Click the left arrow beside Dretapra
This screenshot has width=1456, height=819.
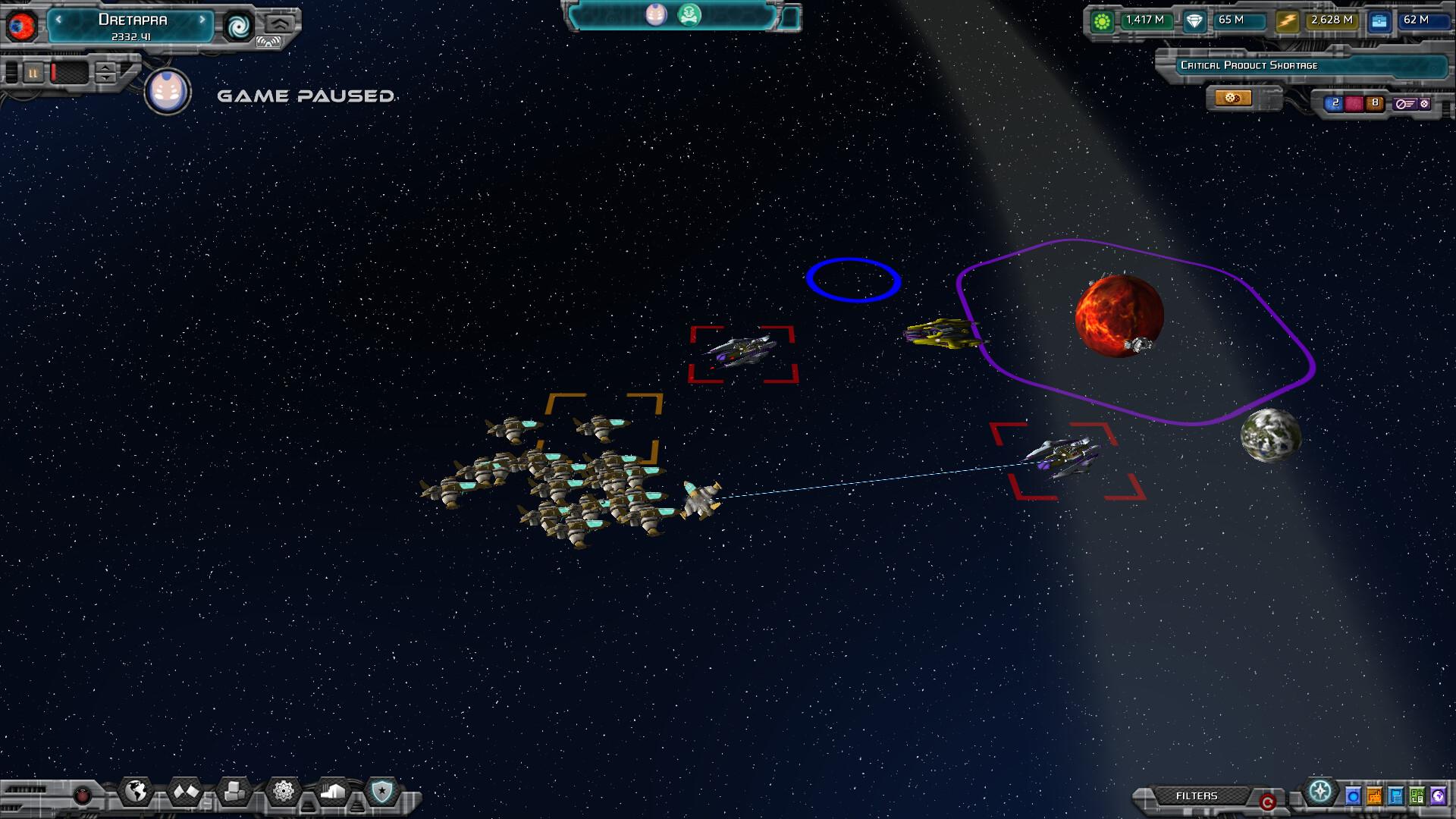(x=58, y=20)
